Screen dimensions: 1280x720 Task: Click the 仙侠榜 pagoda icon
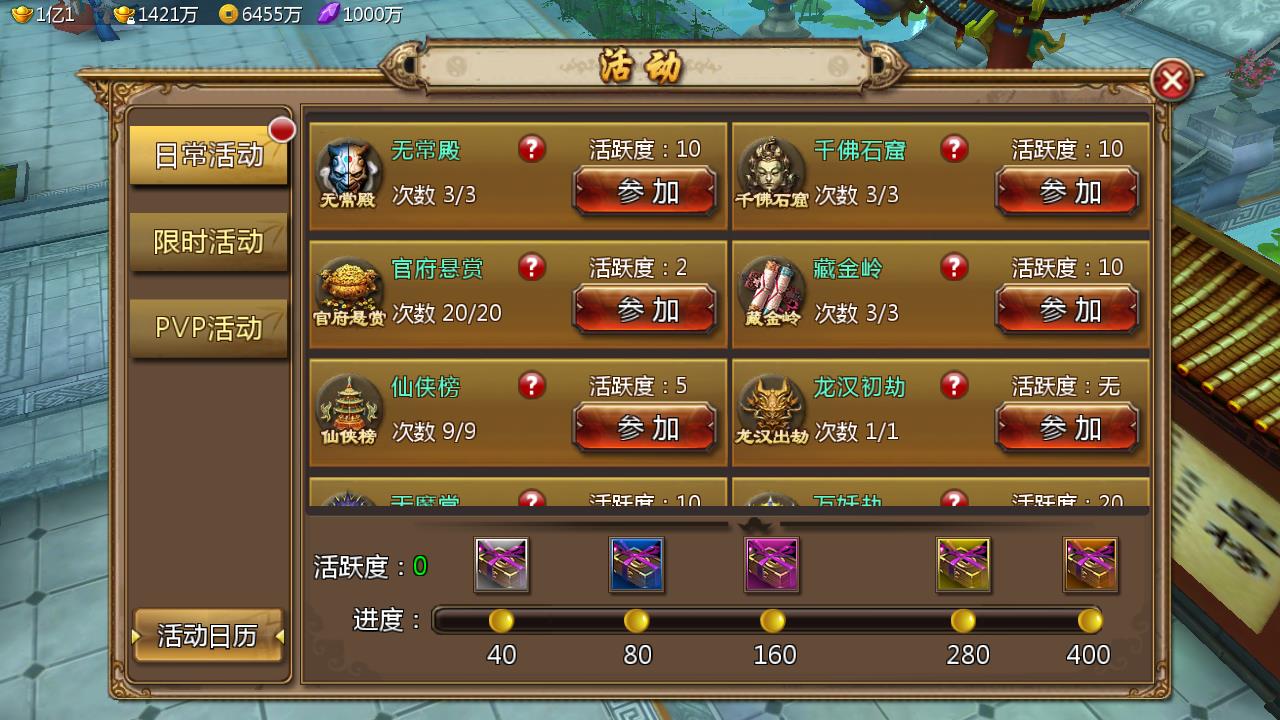(349, 408)
